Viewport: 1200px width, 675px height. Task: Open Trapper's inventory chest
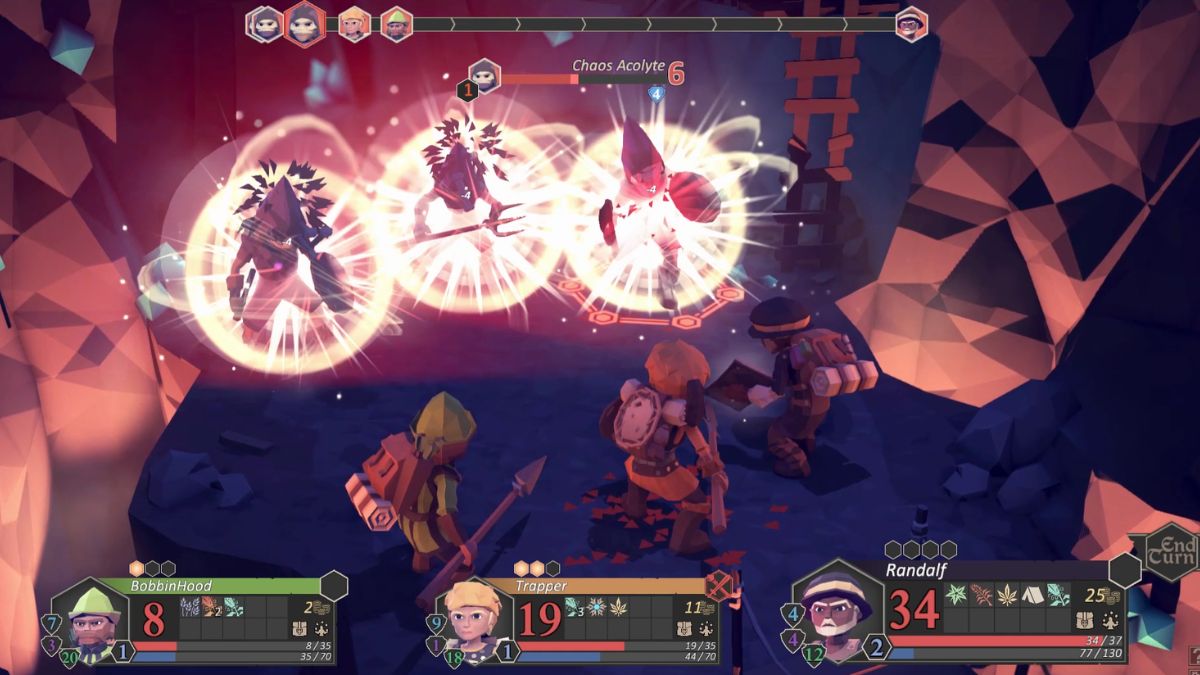(682, 629)
